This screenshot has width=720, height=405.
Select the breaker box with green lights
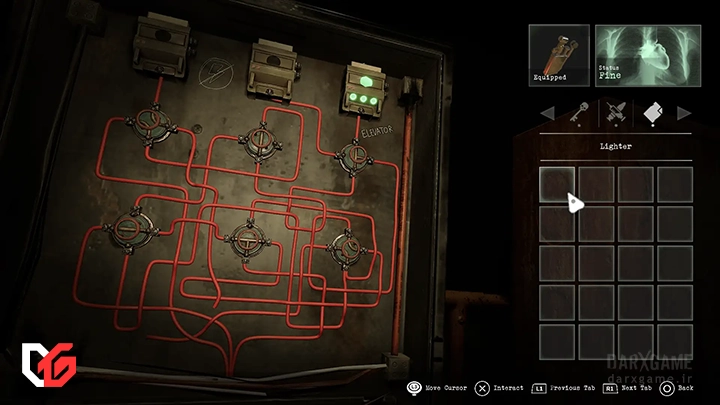pyautogui.click(x=366, y=85)
